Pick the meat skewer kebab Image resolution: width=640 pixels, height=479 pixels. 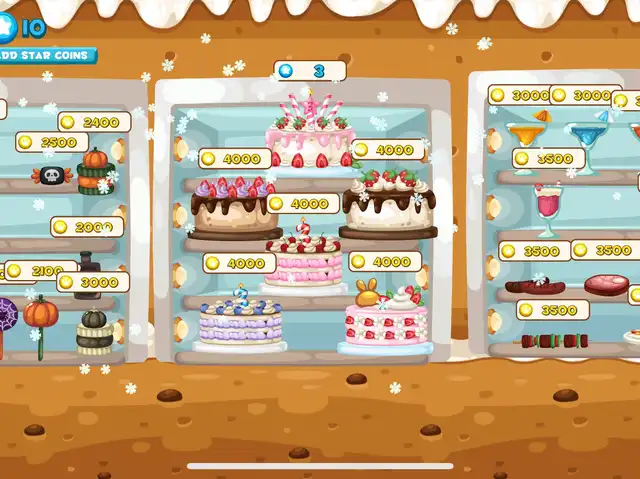coord(557,341)
